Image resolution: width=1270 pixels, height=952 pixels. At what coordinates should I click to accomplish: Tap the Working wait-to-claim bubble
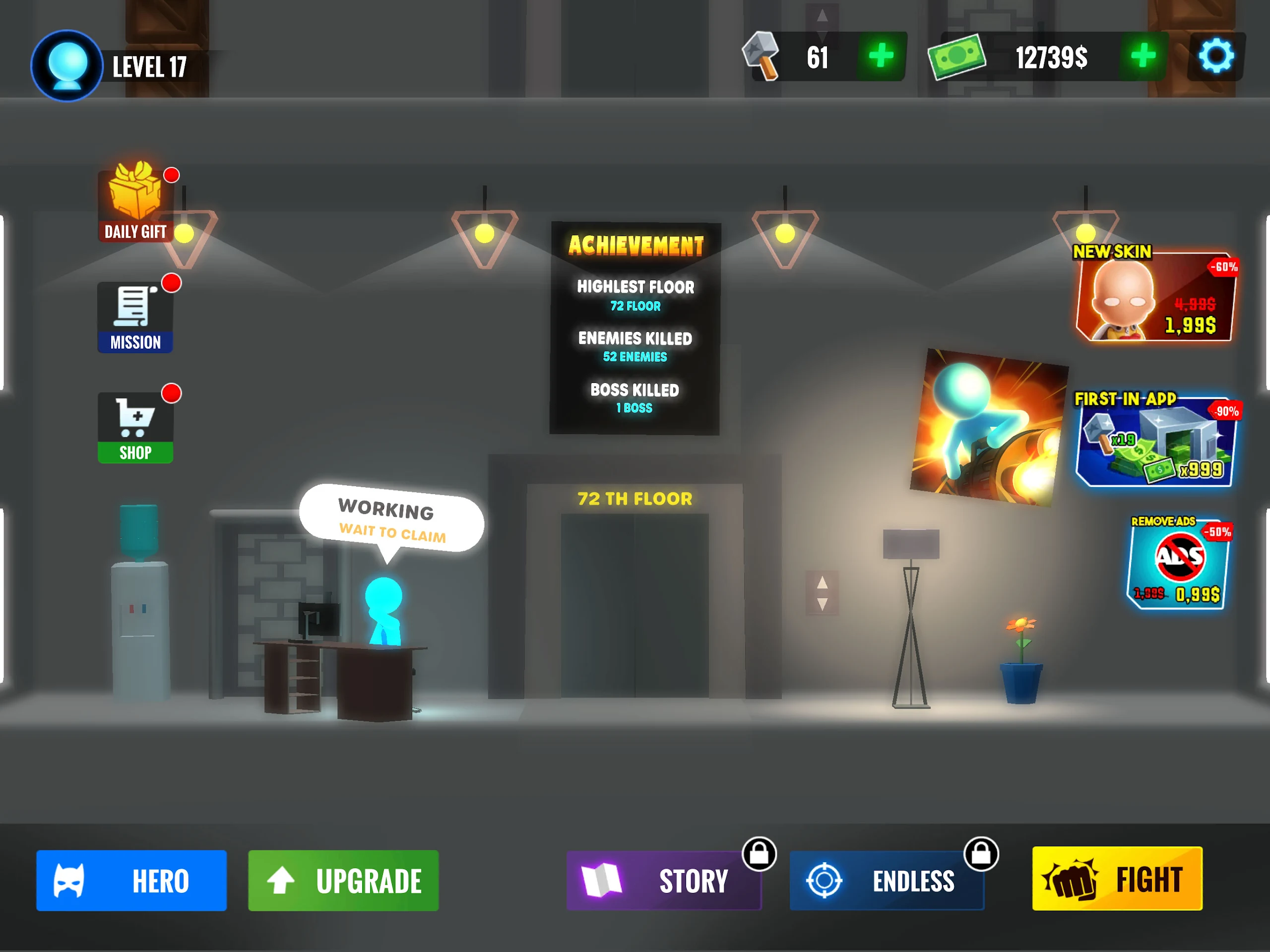pyautogui.click(x=391, y=519)
